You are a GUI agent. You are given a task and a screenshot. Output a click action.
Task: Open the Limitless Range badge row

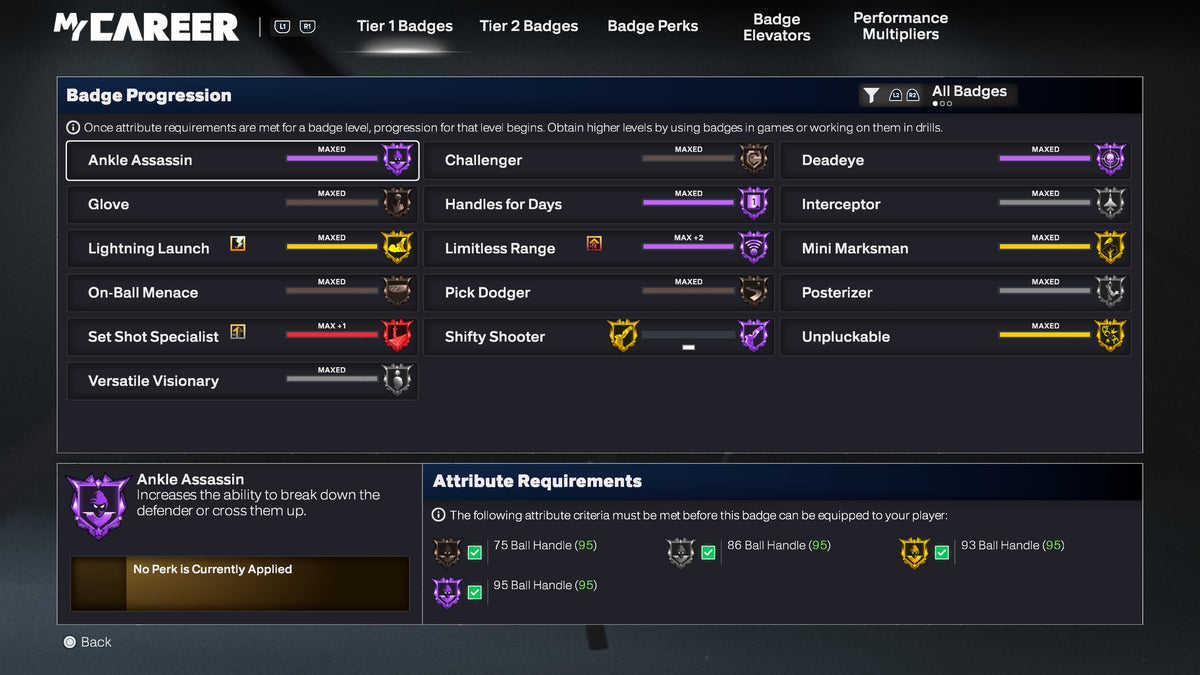pyautogui.click(x=598, y=248)
